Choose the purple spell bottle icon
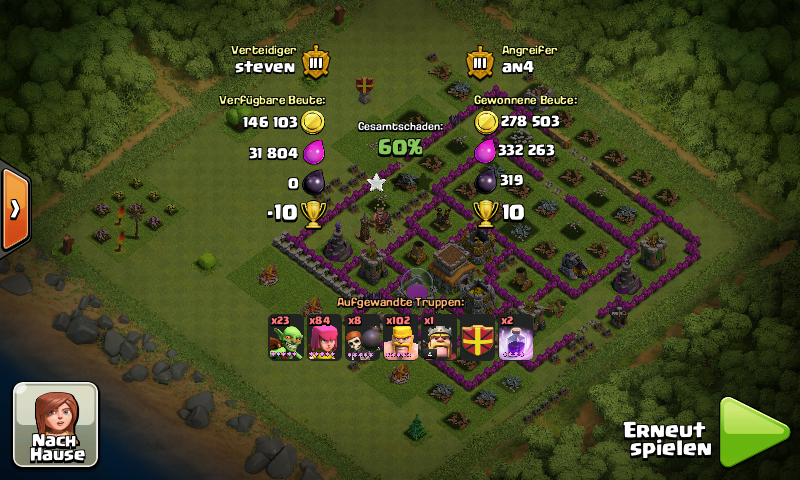The width and height of the screenshot is (800, 480). point(516,338)
